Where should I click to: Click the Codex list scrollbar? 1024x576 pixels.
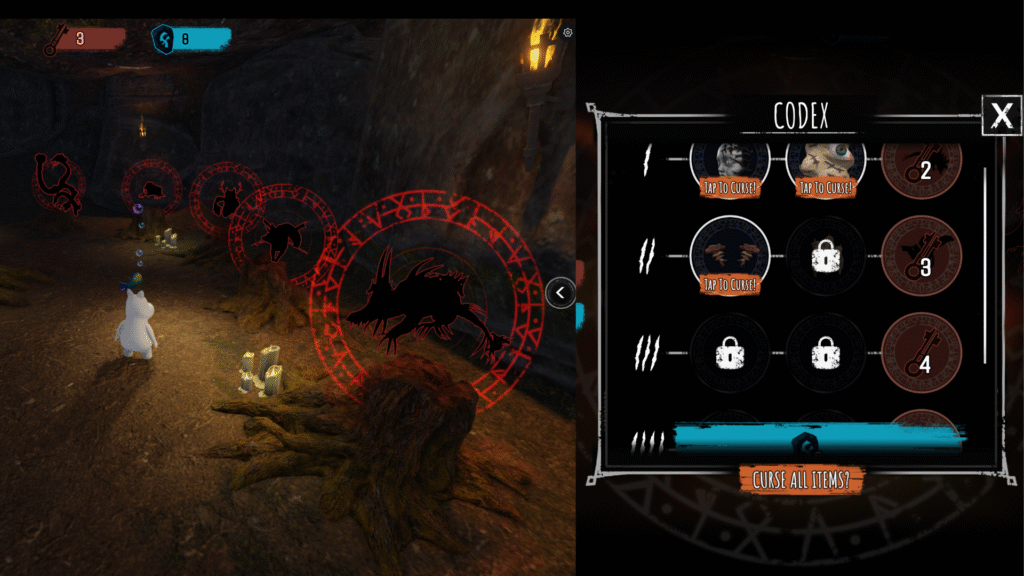click(x=986, y=265)
